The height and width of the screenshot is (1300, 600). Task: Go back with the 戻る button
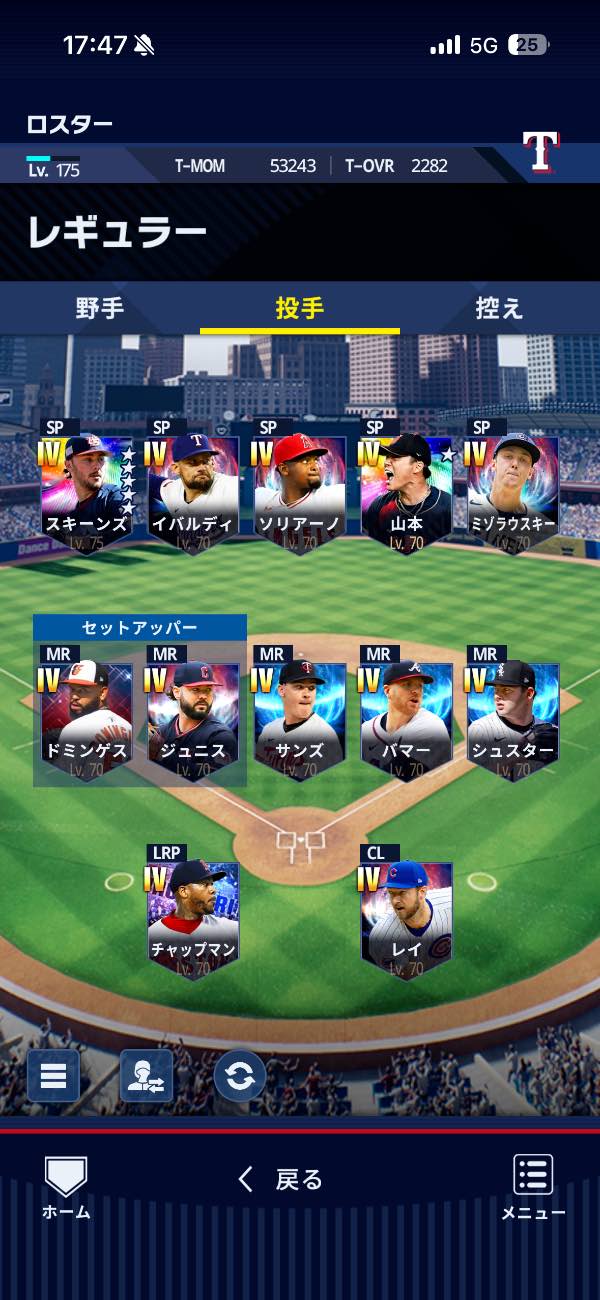click(x=281, y=1180)
